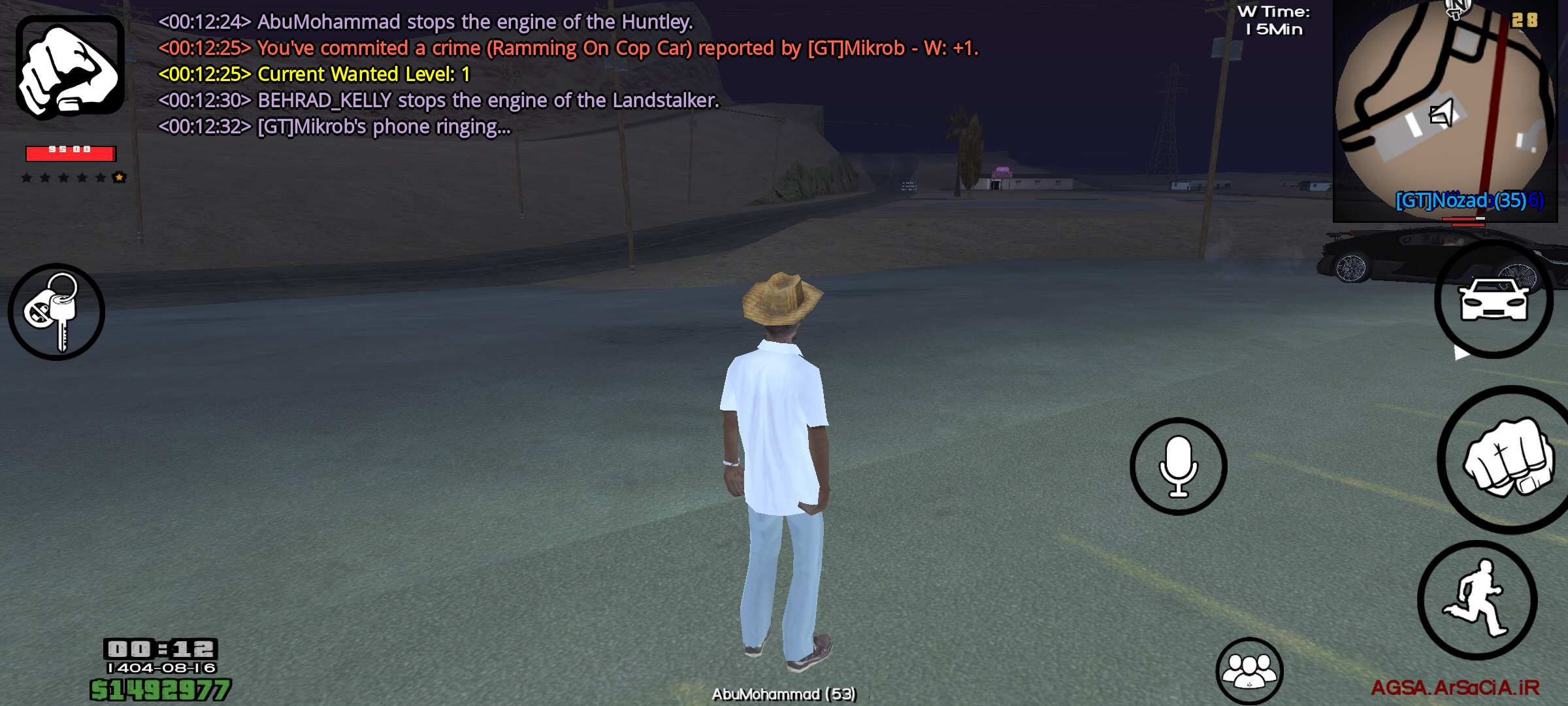Viewport: 1568px width, 706px height.
Task: Tap the sprint running man button
Action: [1478, 599]
